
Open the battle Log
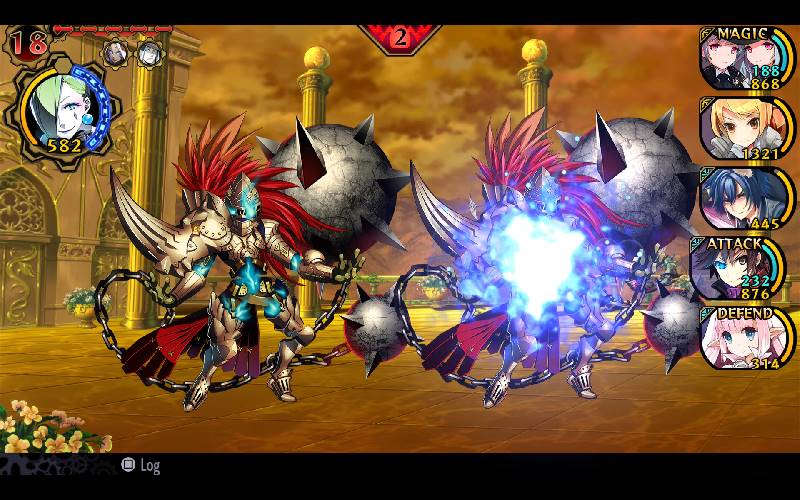[140, 465]
